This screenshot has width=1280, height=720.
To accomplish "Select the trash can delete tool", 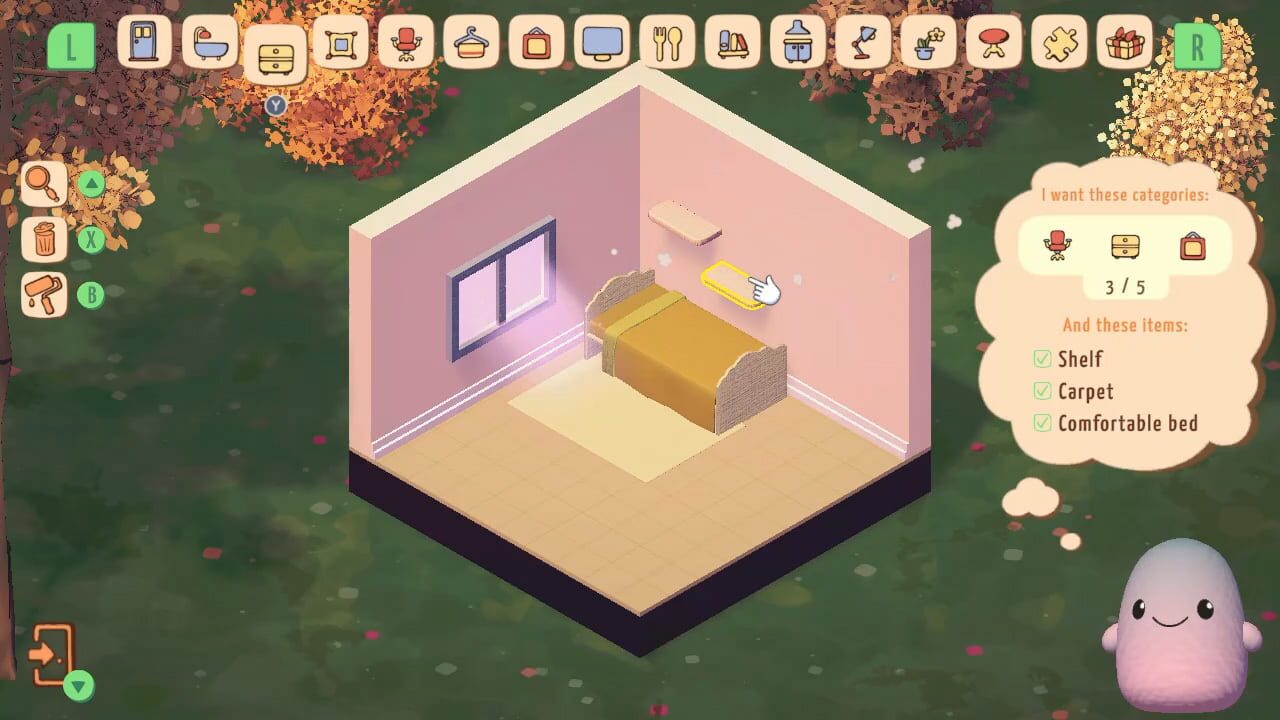I will pos(43,240).
